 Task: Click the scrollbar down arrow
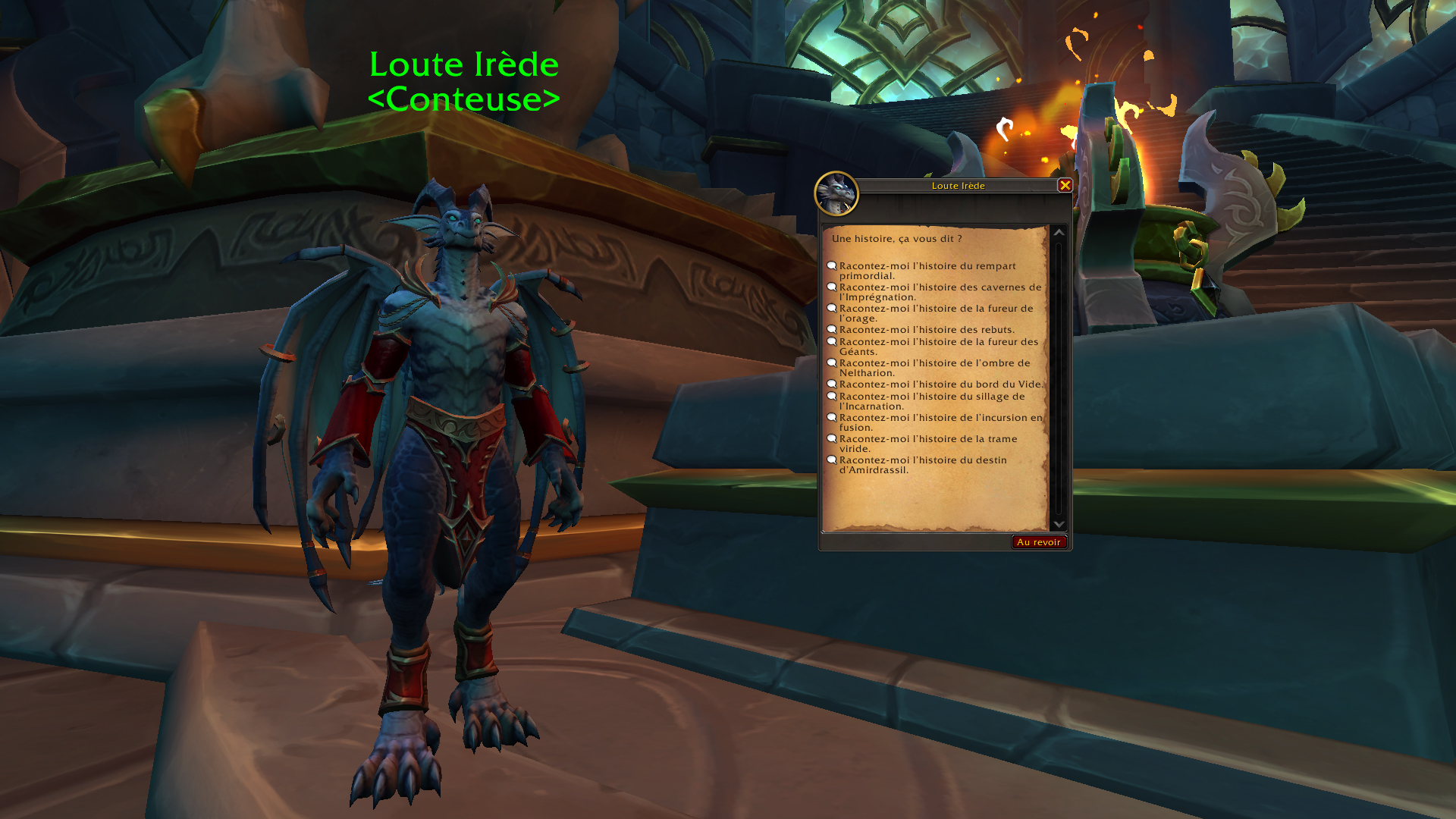tap(1059, 523)
